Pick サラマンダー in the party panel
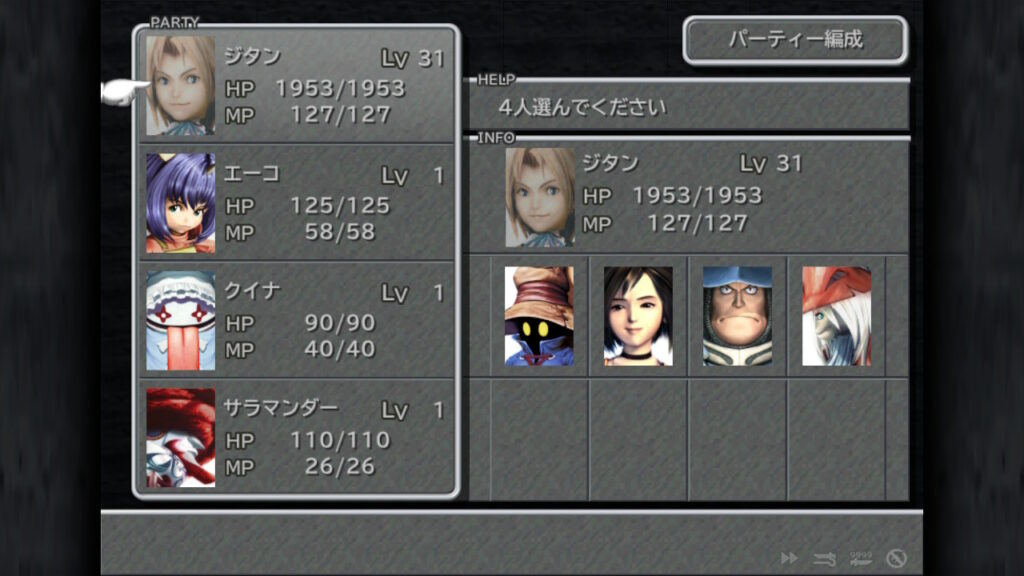The image size is (1024, 576). [x=296, y=437]
